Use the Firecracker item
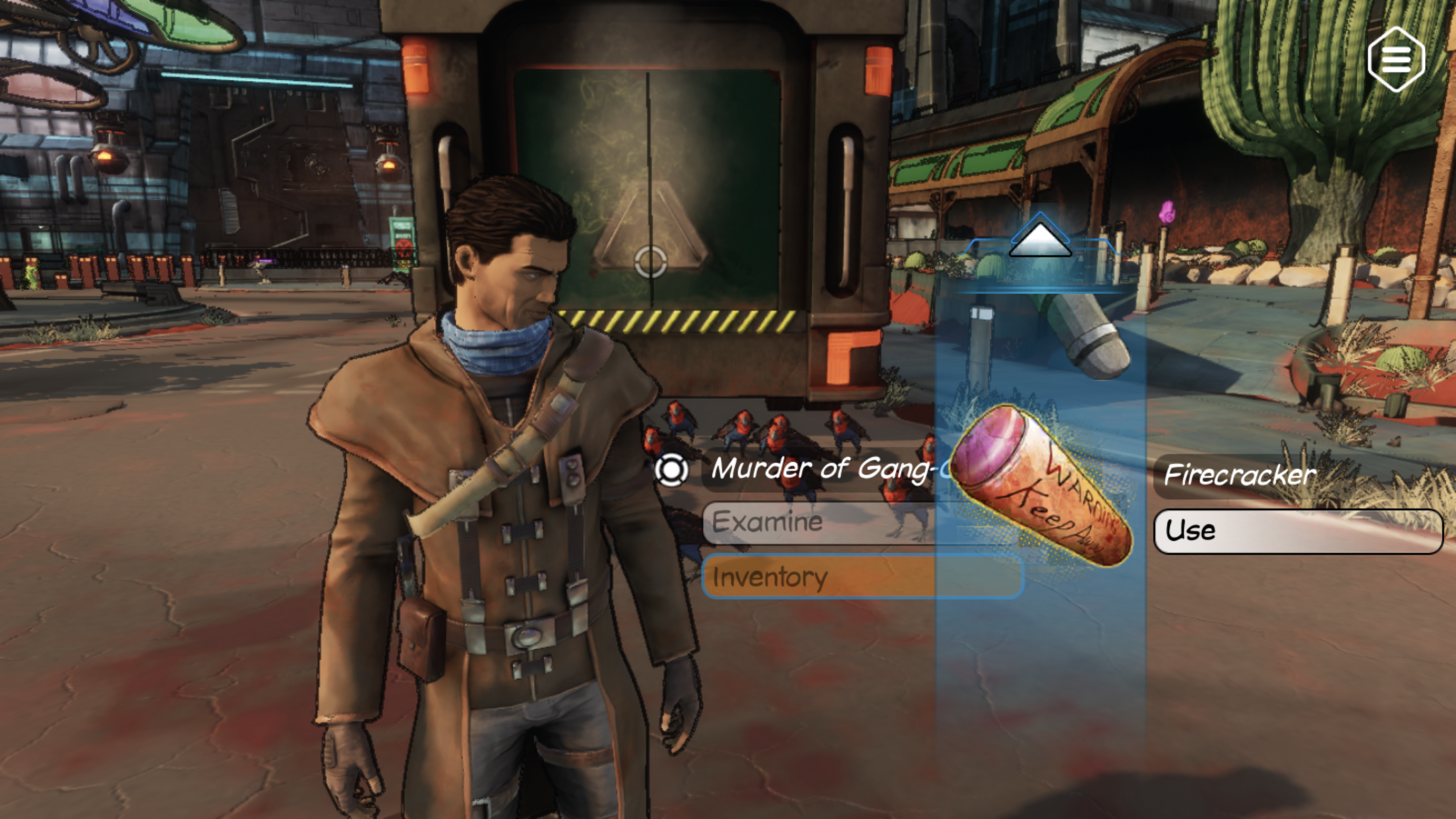1456x819 pixels. [1297, 531]
